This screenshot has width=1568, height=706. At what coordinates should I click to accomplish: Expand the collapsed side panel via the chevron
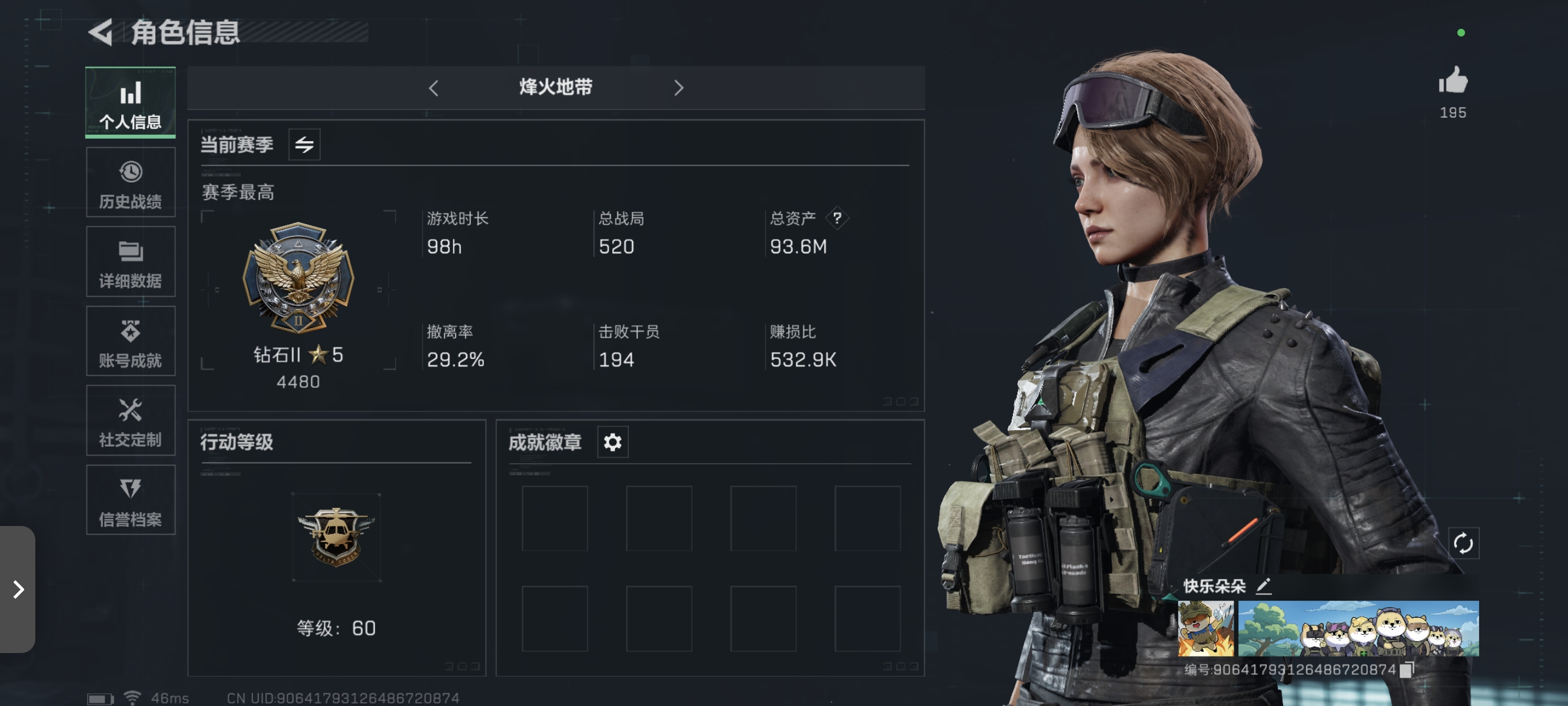(18, 588)
